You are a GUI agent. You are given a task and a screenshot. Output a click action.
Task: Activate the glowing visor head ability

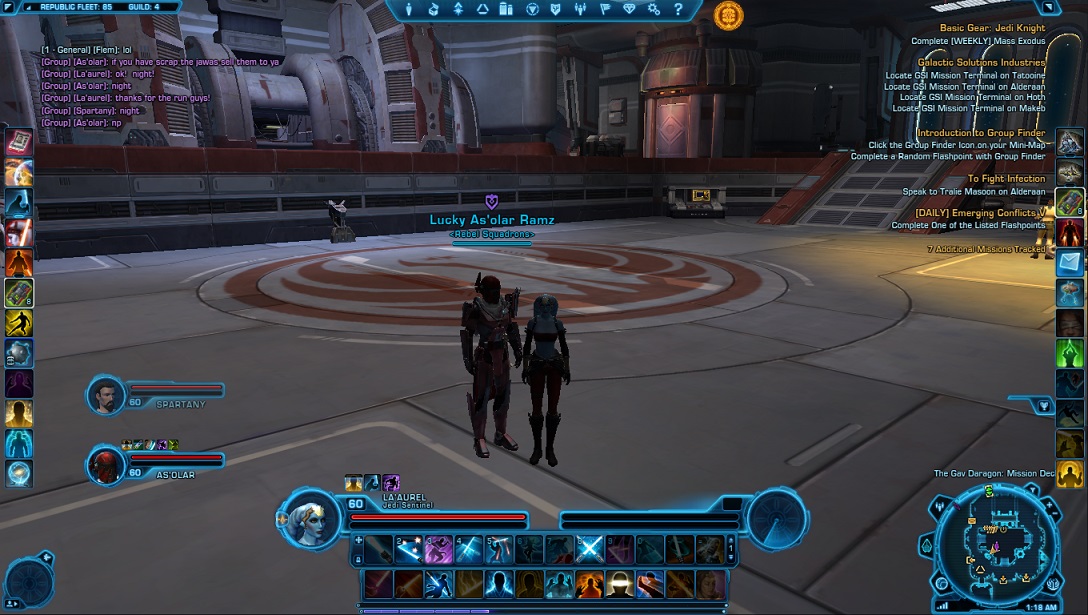(x=619, y=583)
